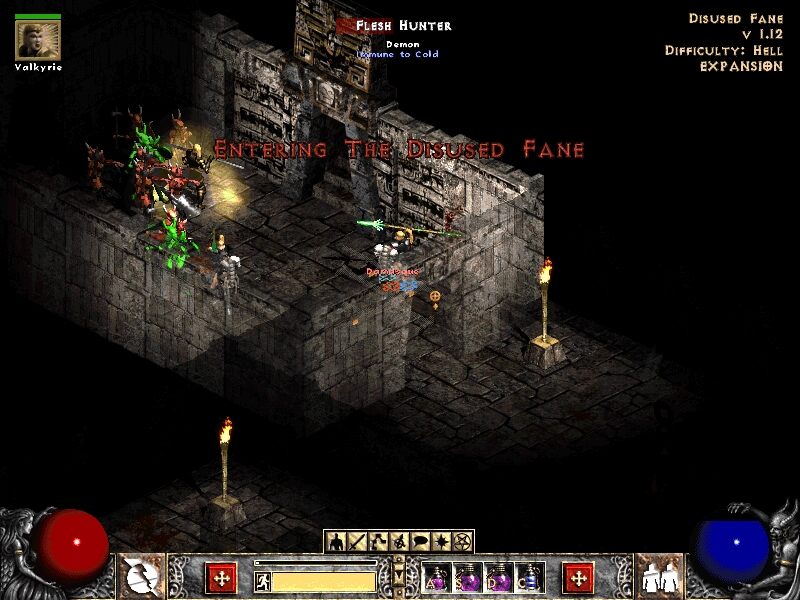Viewport: 800px width, 600px height.
Task: Use the purple potion labeled S
Action: coord(467,578)
